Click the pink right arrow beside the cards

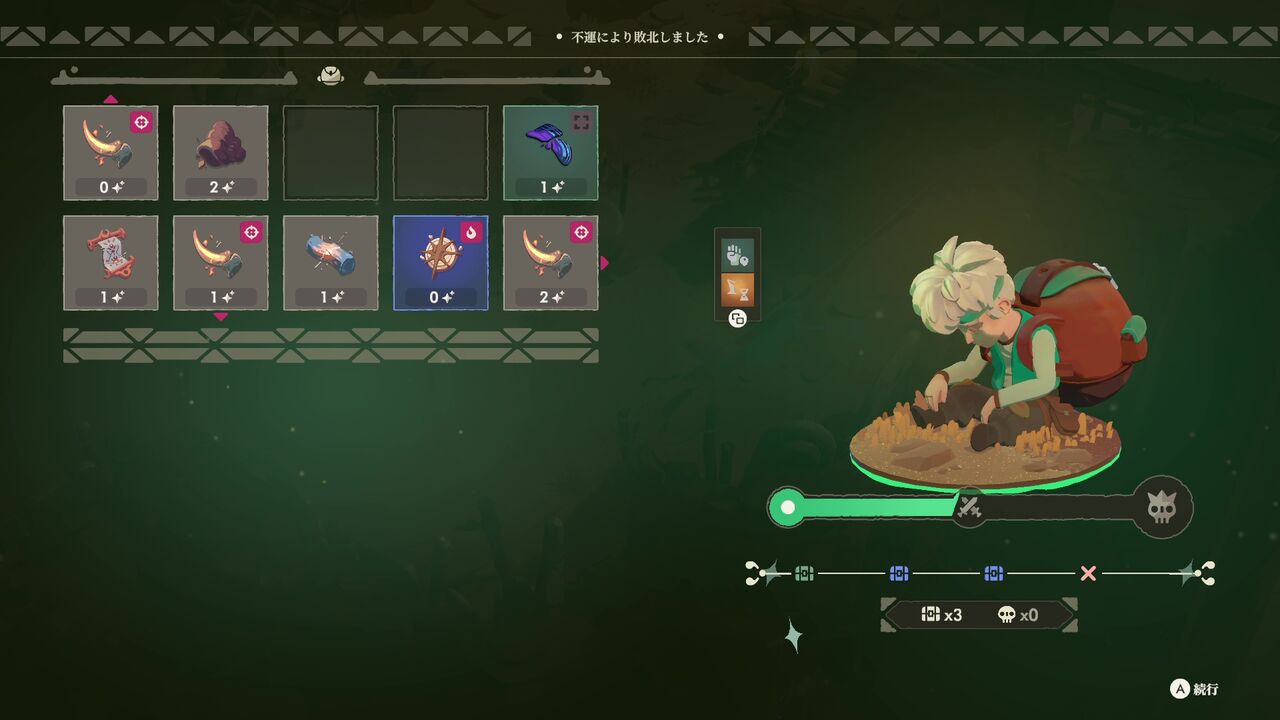point(604,263)
